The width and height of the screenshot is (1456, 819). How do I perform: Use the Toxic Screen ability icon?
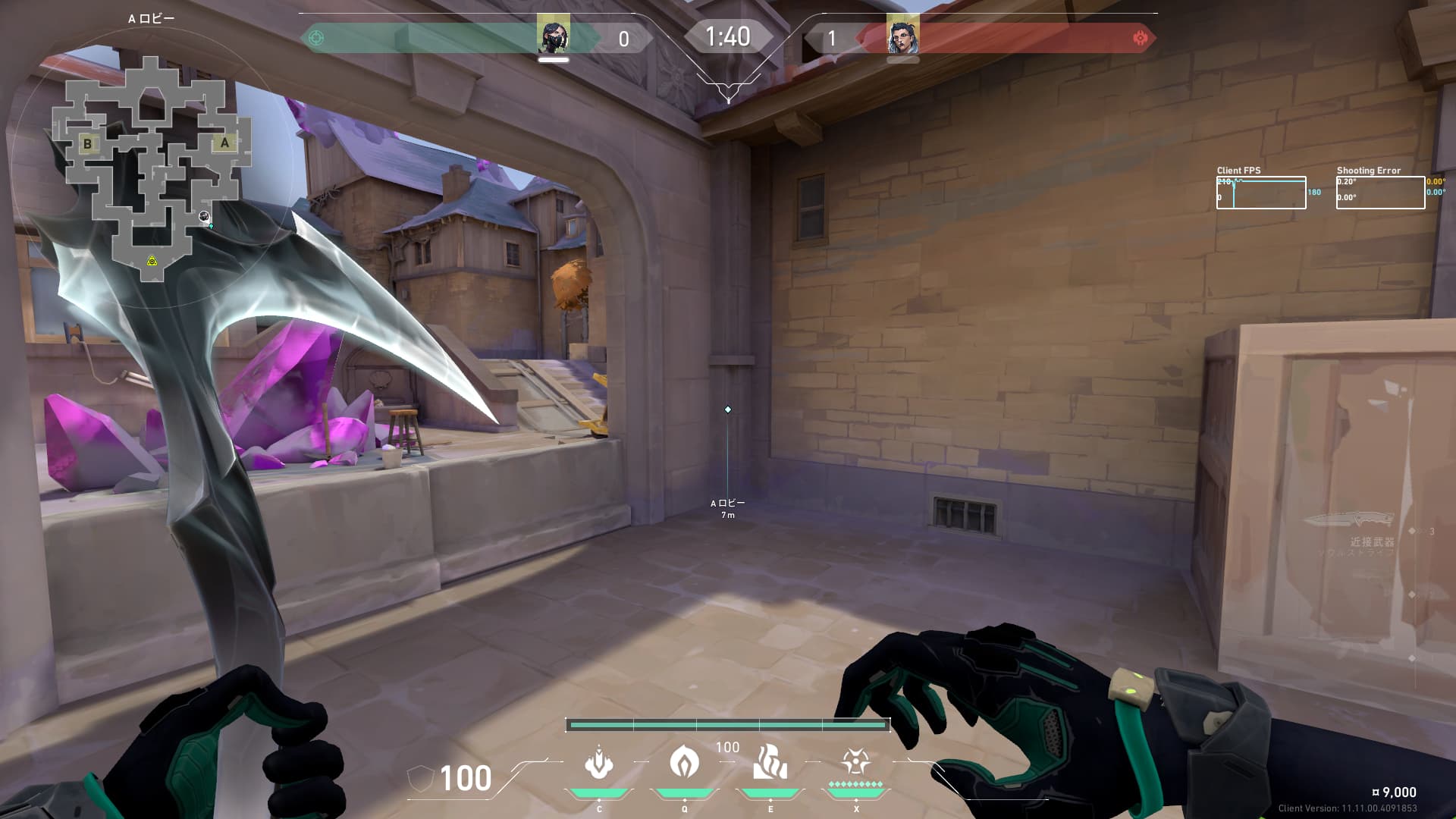[x=770, y=762]
